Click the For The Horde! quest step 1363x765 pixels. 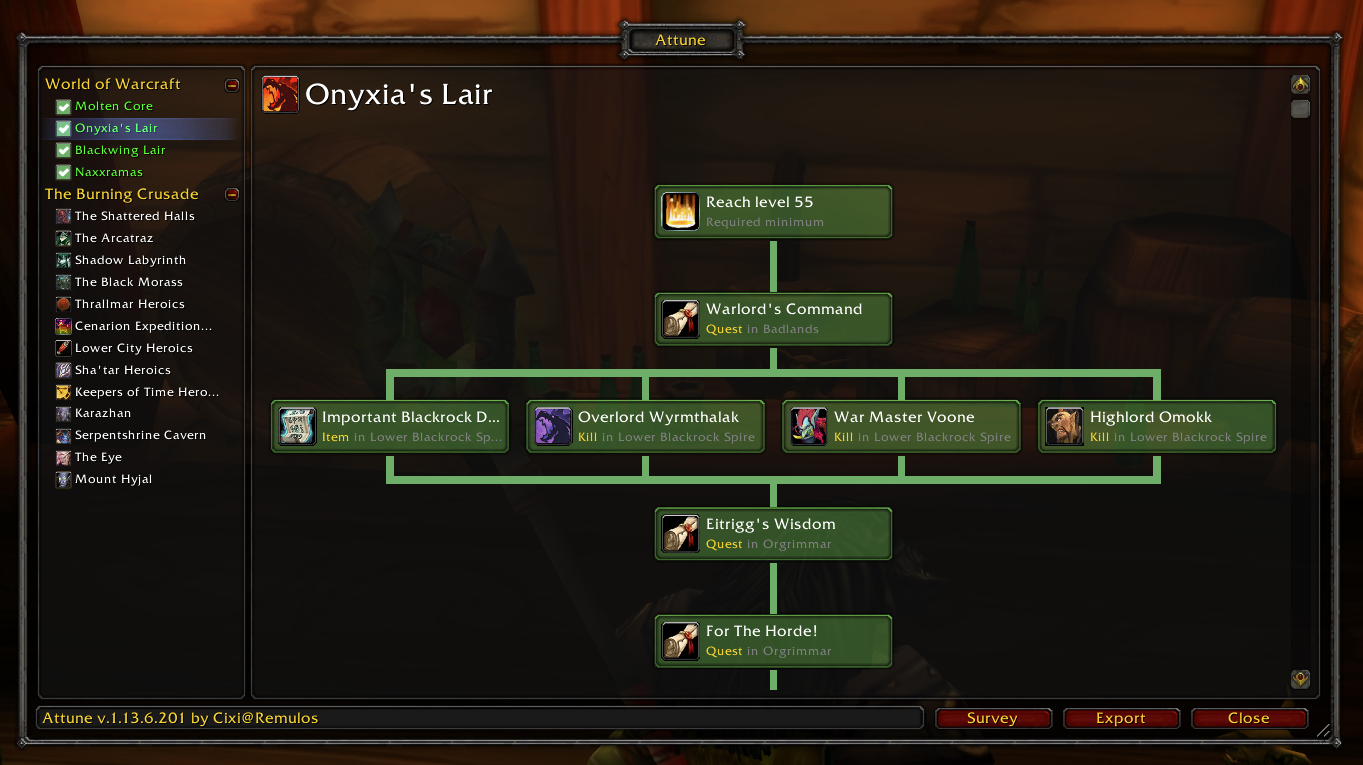(773, 641)
